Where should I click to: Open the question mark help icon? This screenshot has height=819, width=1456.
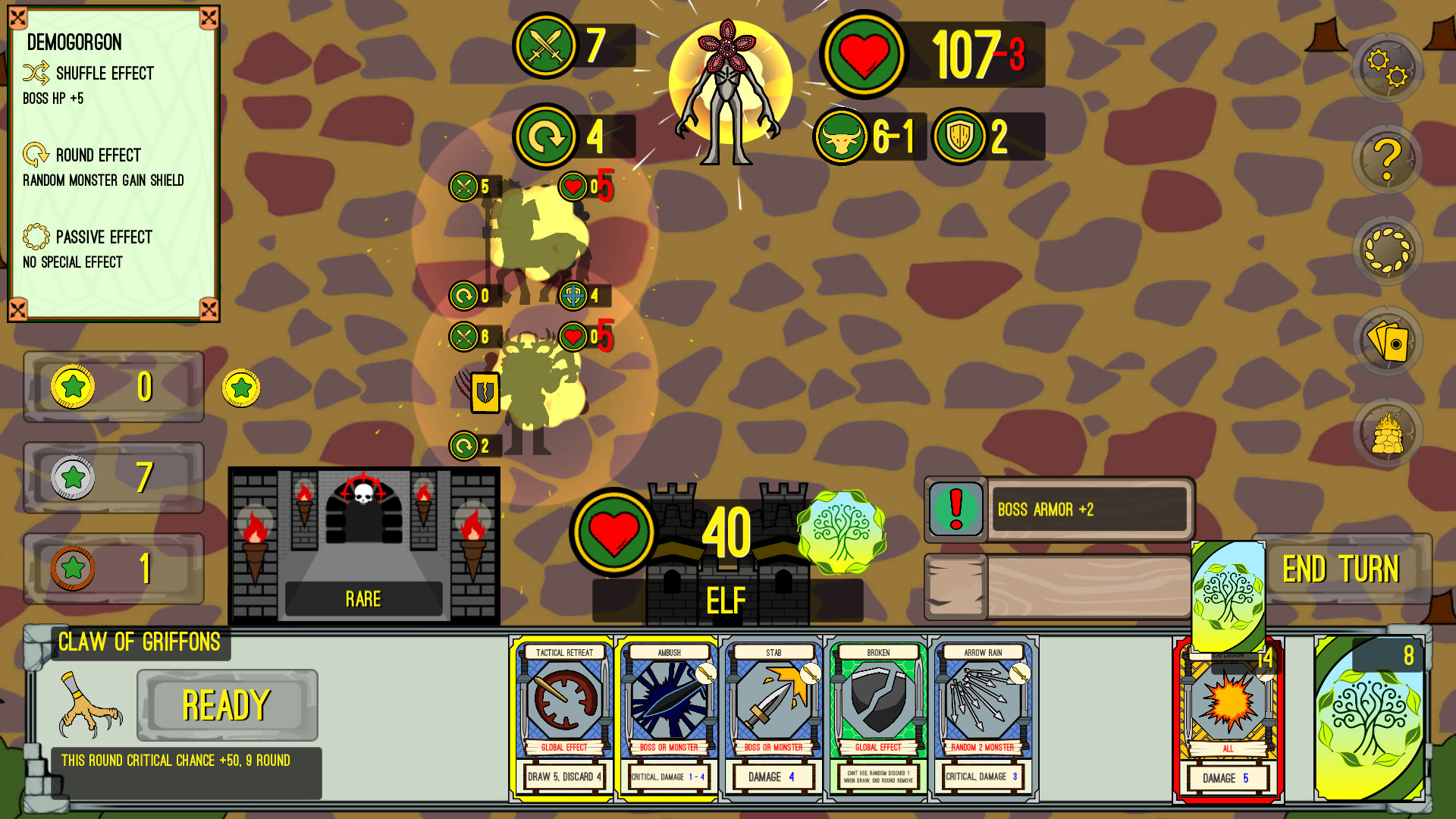point(1387,160)
